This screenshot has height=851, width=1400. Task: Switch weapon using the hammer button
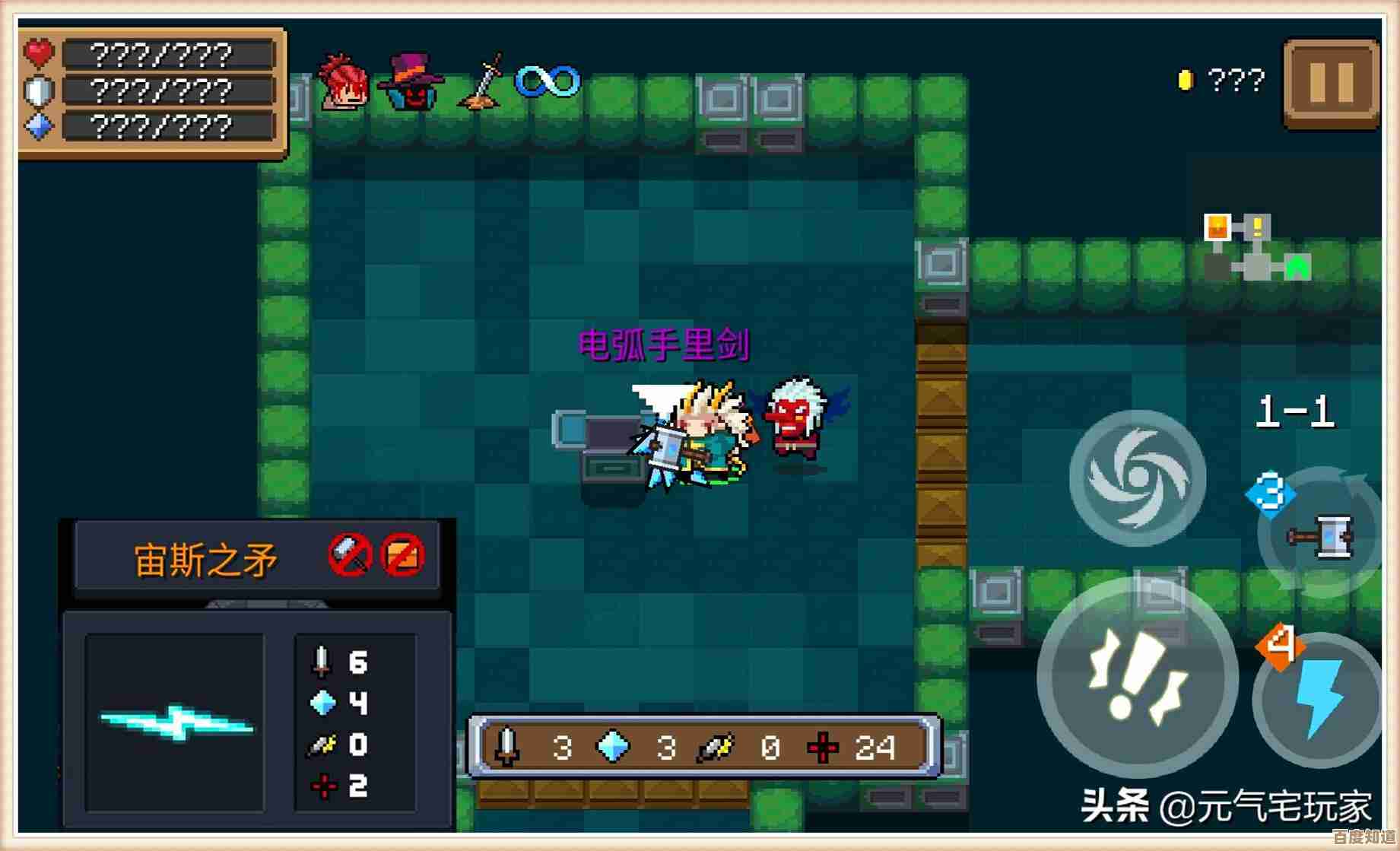tap(1323, 534)
